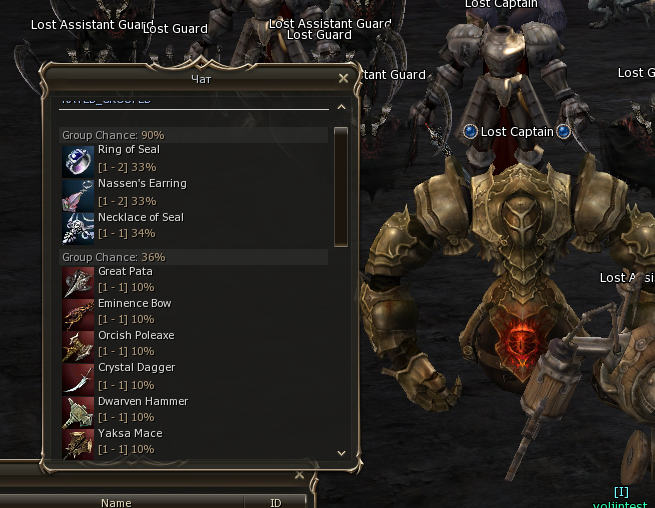655x508 pixels.
Task: Select the Crystal Dagger icon
Action: point(78,378)
